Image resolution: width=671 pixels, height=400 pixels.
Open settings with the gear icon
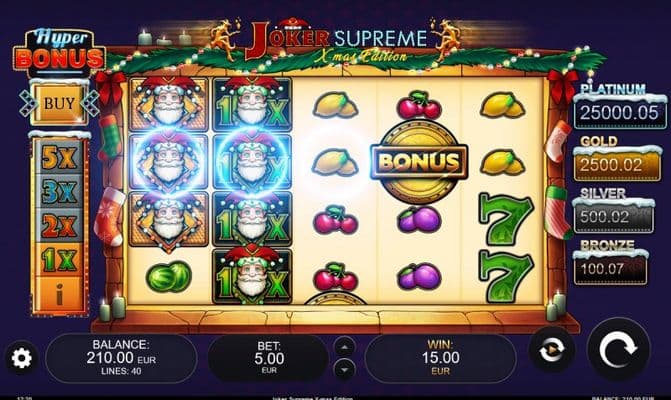click(x=20, y=357)
